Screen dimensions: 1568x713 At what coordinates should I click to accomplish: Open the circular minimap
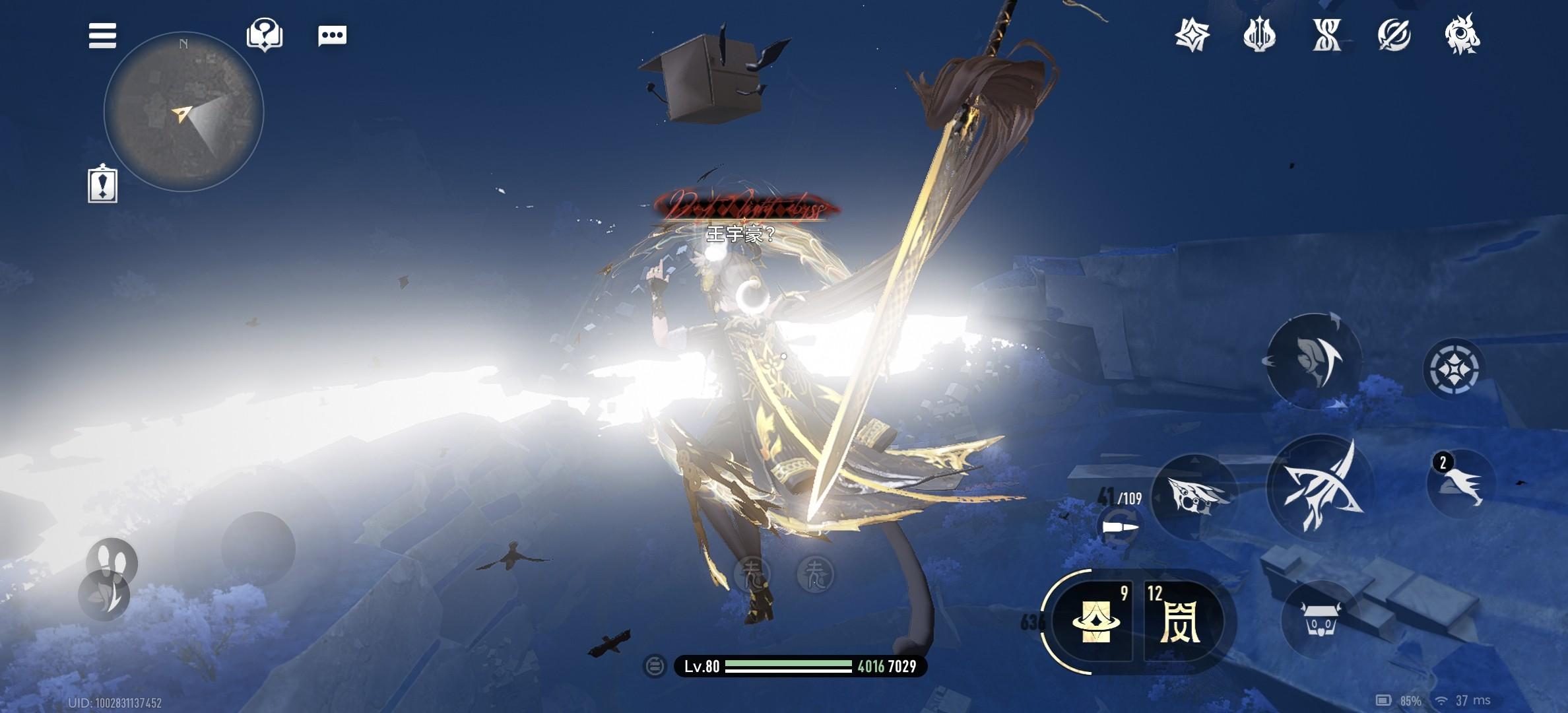(x=183, y=112)
